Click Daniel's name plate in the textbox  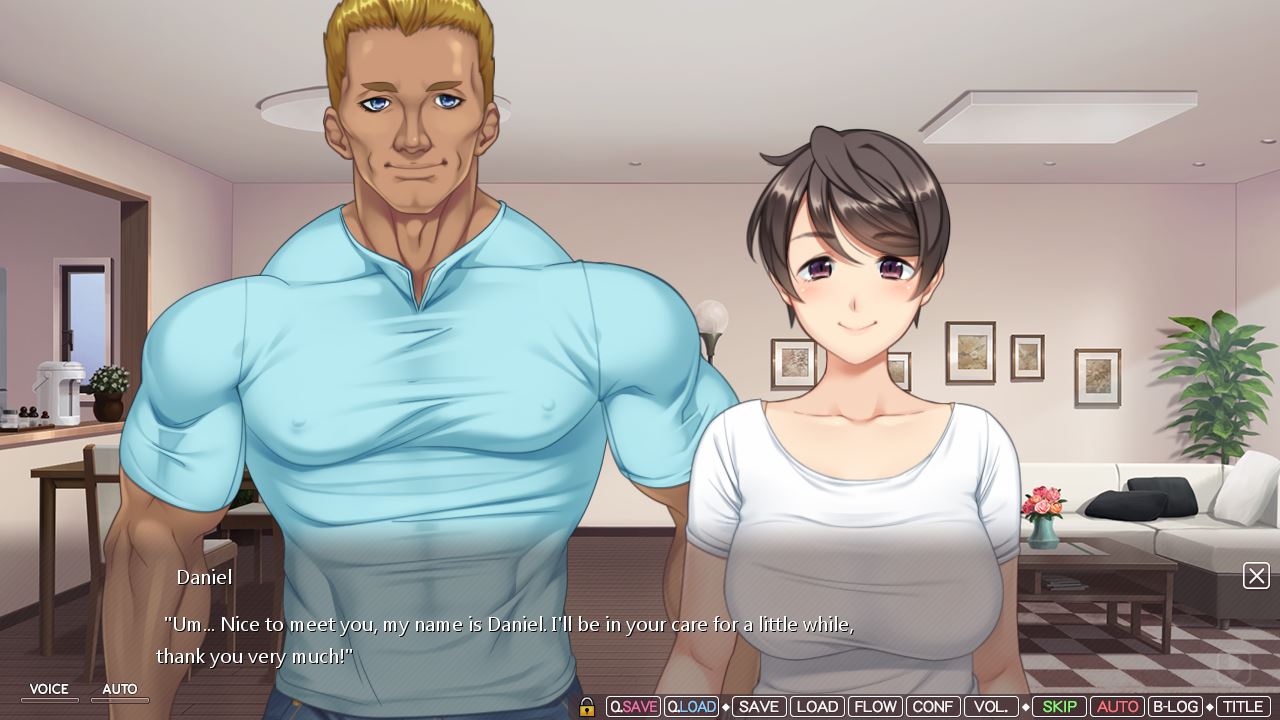(x=203, y=577)
